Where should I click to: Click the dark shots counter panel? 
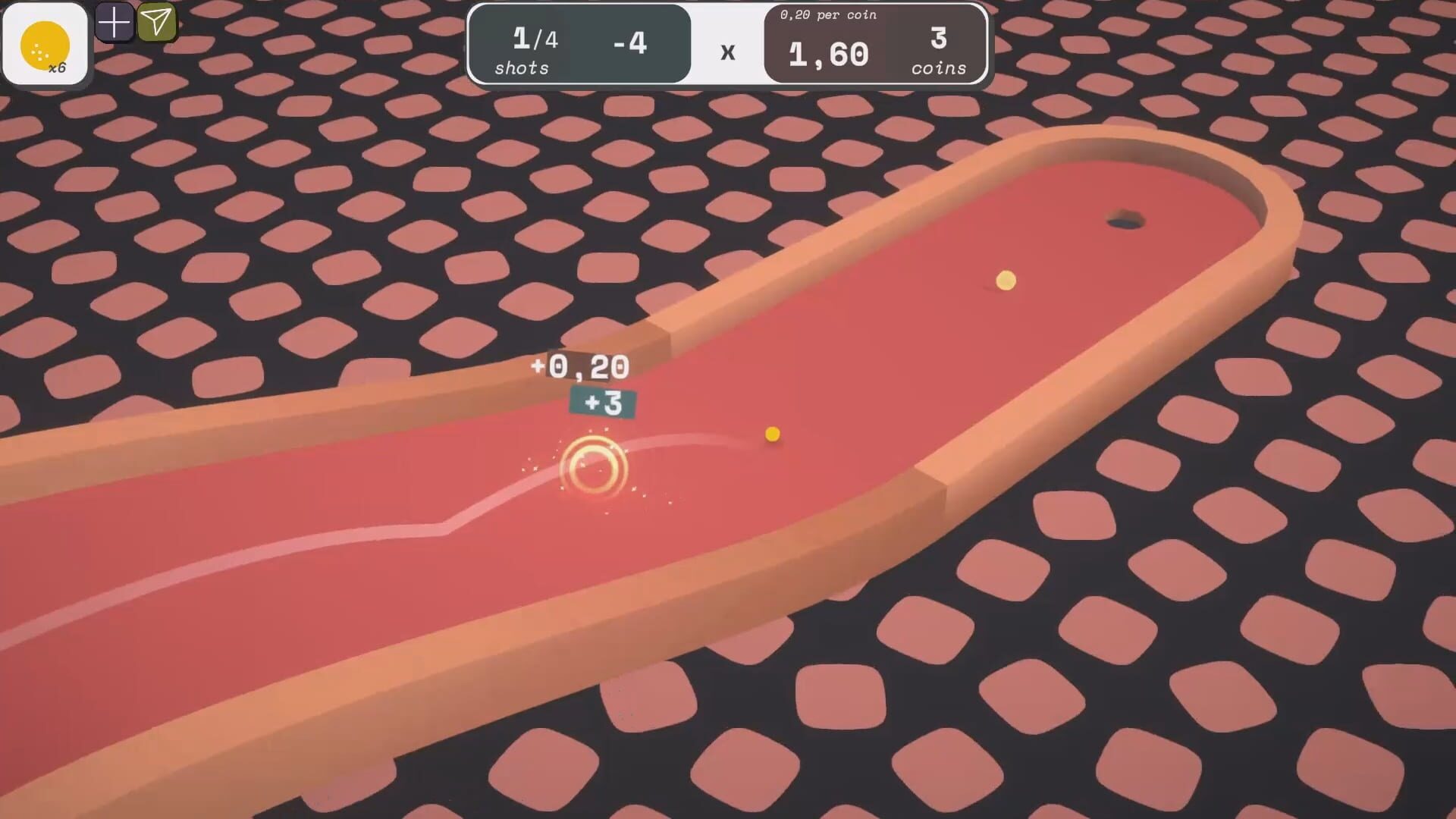pos(580,45)
